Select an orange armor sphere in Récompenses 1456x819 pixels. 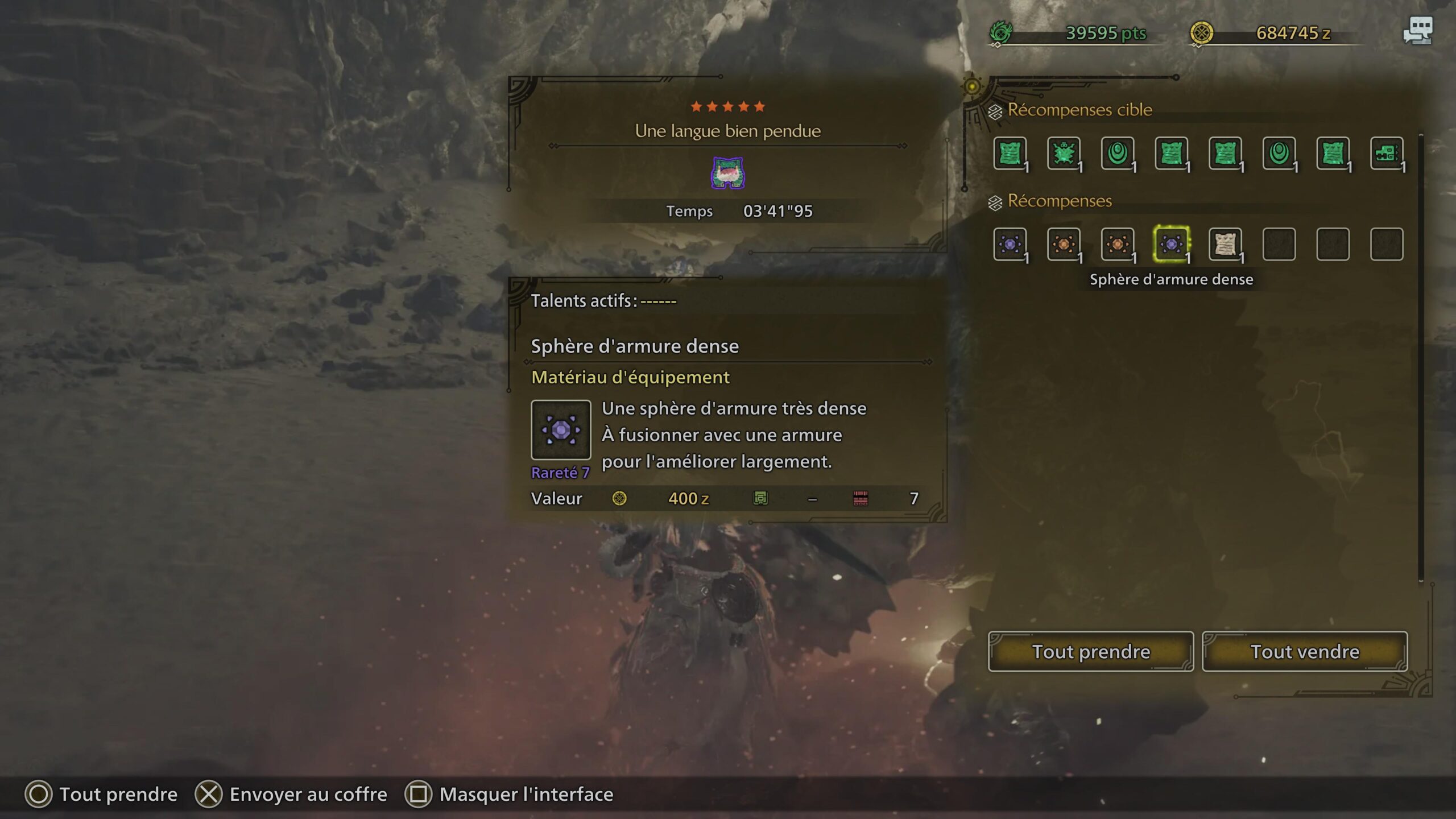(1064, 245)
